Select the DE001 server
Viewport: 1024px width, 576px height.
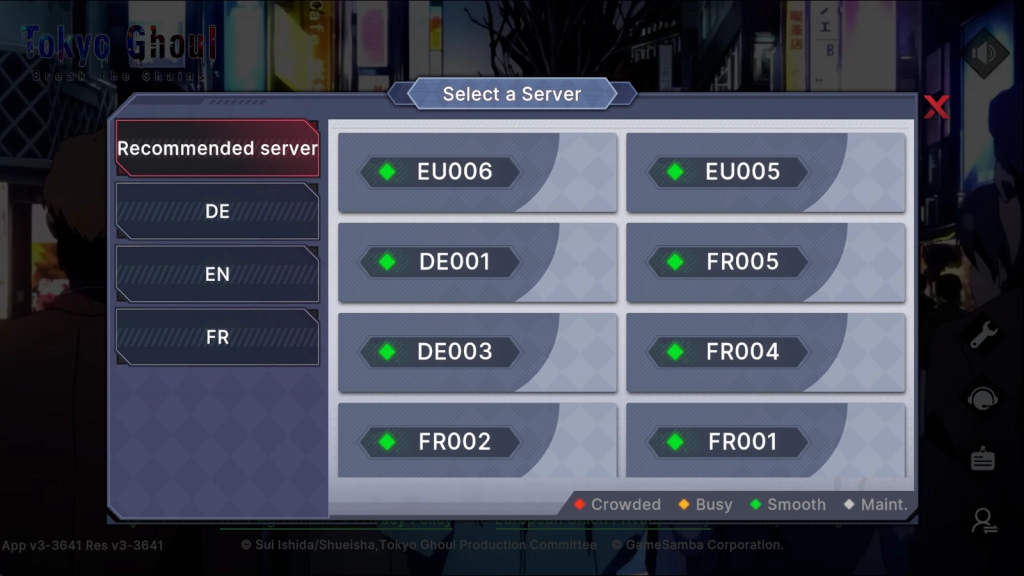click(477, 262)
